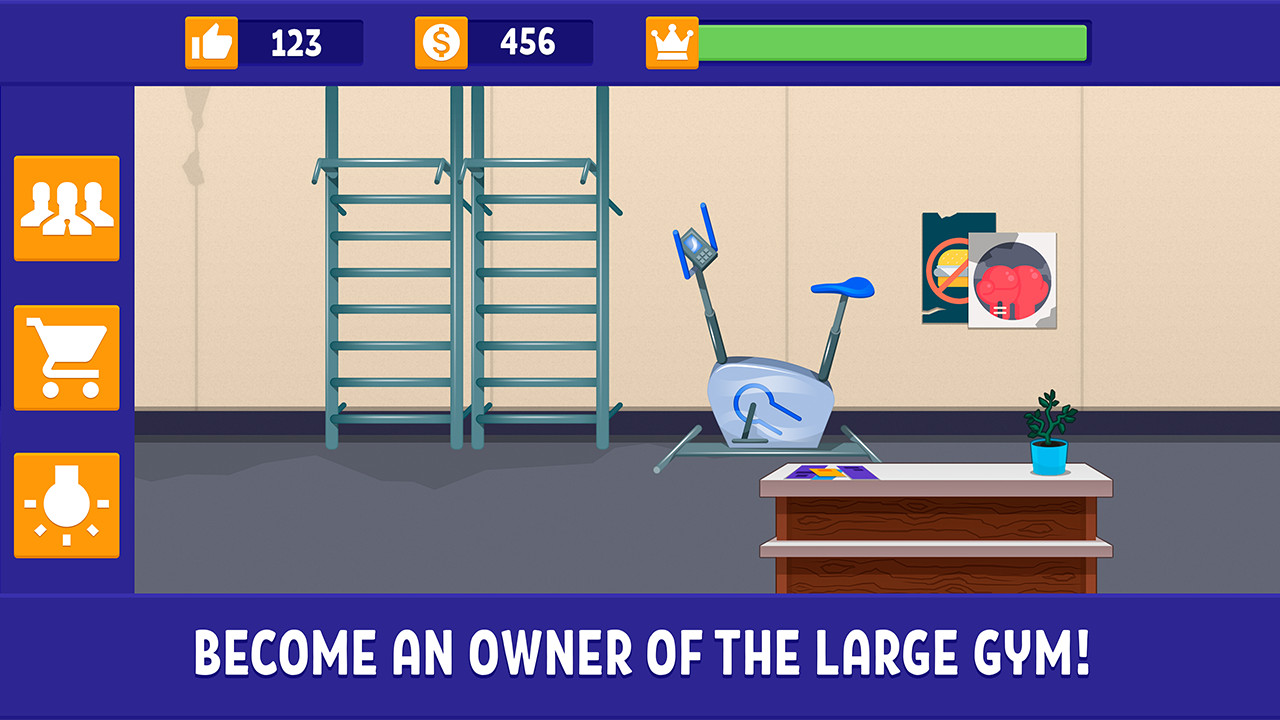The width and height of the screenshot is (1280, 720).
Task: Click the likes counter showing 123
Action: 295,42
